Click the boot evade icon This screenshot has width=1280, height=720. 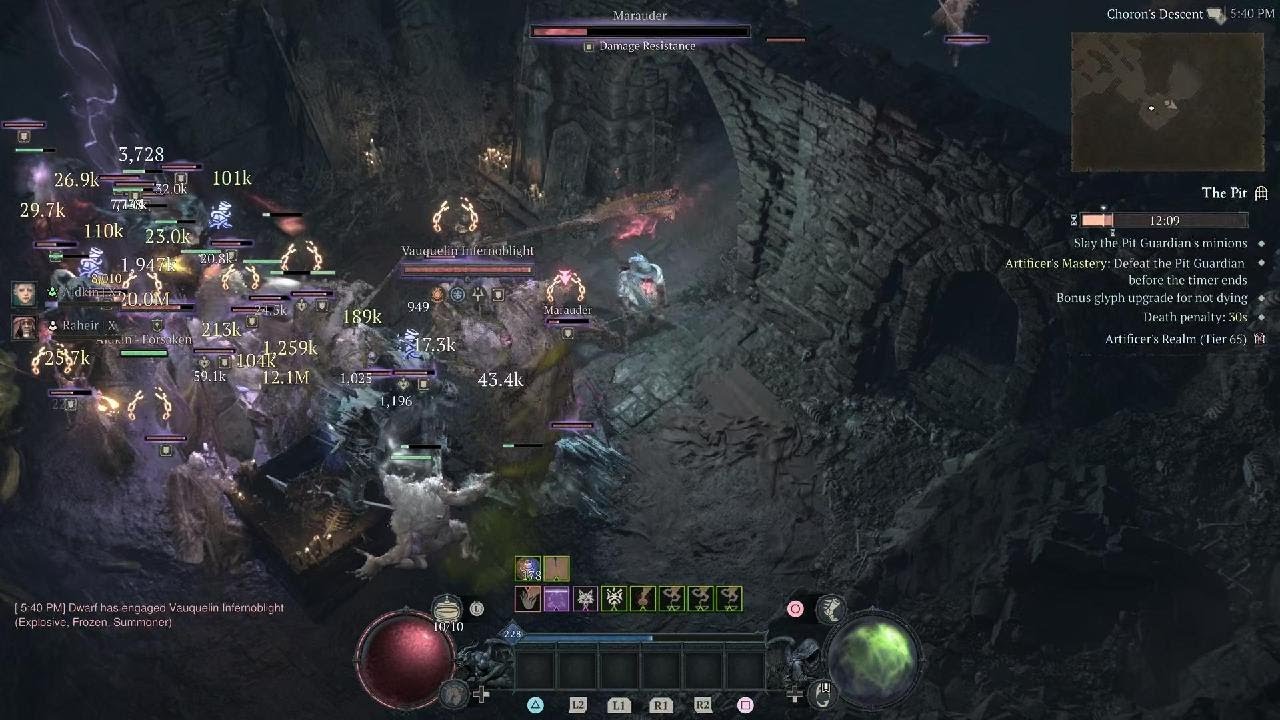pos(829,609)
